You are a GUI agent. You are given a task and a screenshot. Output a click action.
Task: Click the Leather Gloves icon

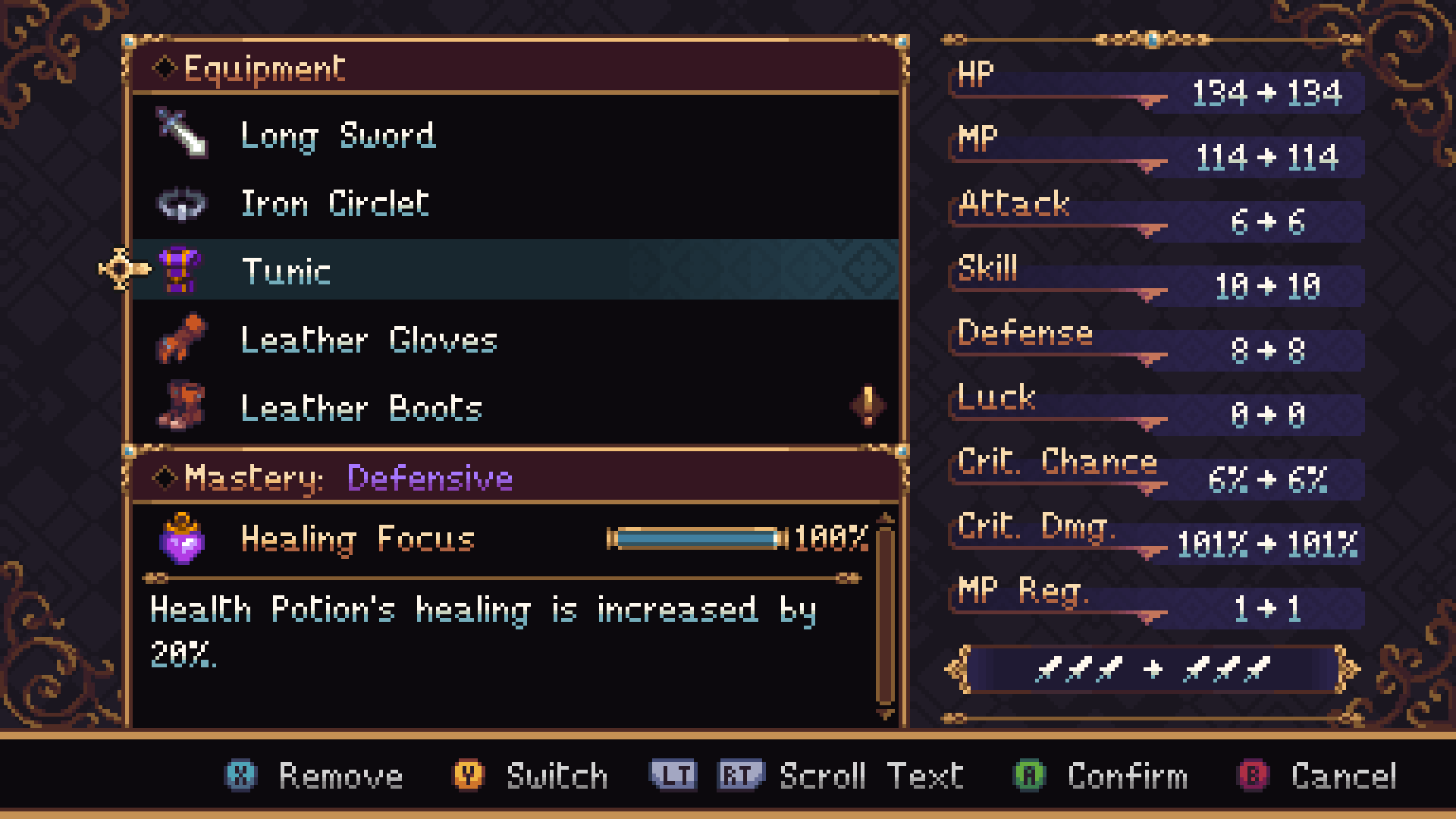(180, 340)
